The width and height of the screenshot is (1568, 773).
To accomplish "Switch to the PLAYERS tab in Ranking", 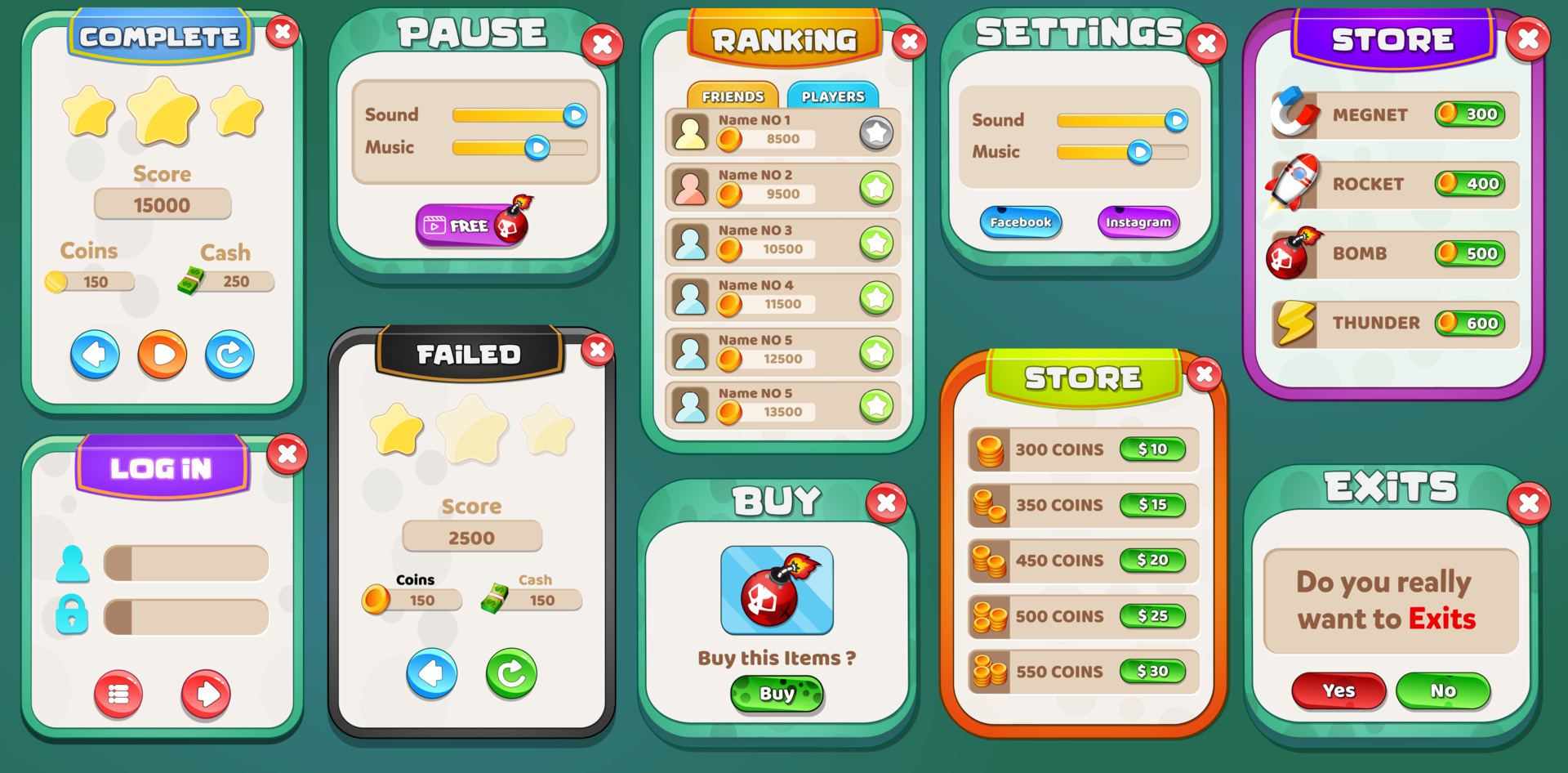I will [x=831, y=96].
